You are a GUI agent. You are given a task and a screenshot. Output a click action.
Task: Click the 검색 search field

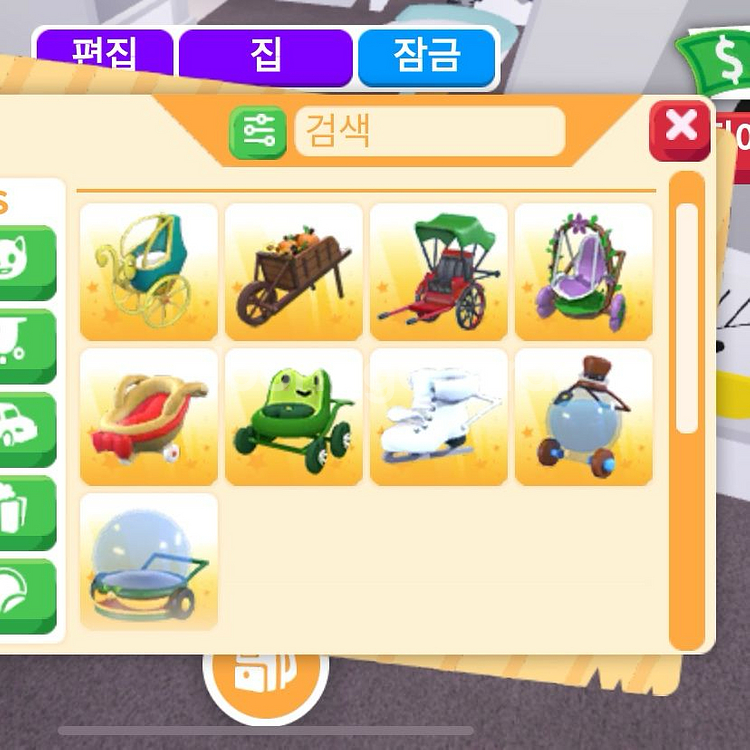point(430,132)
